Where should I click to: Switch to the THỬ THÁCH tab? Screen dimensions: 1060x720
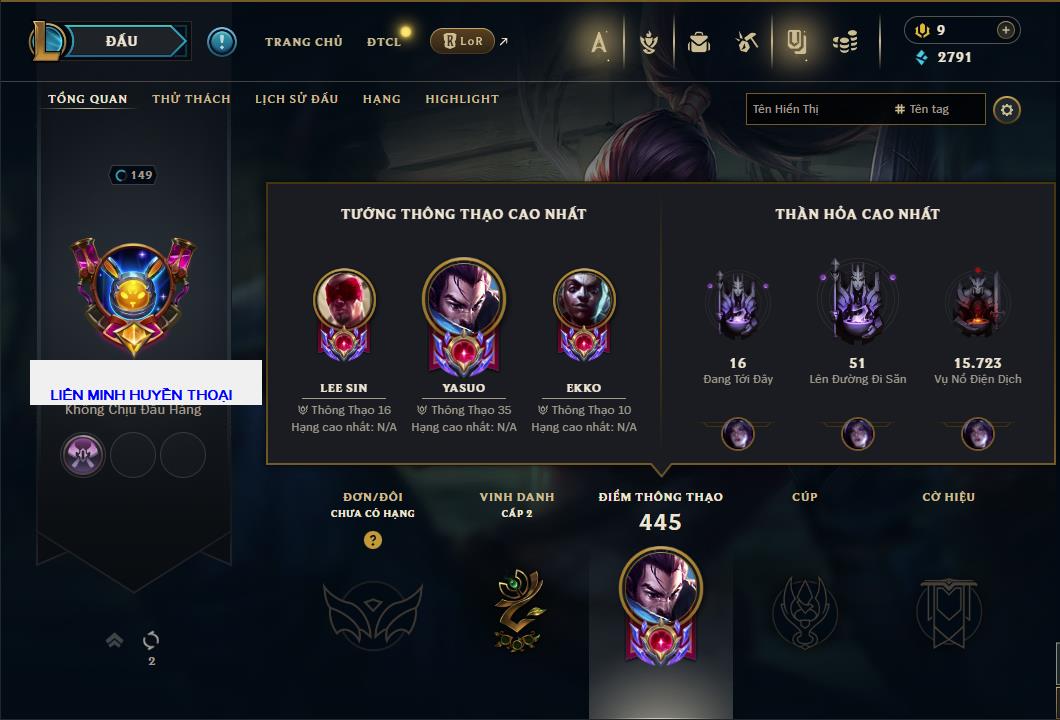[x=191, y=99]
